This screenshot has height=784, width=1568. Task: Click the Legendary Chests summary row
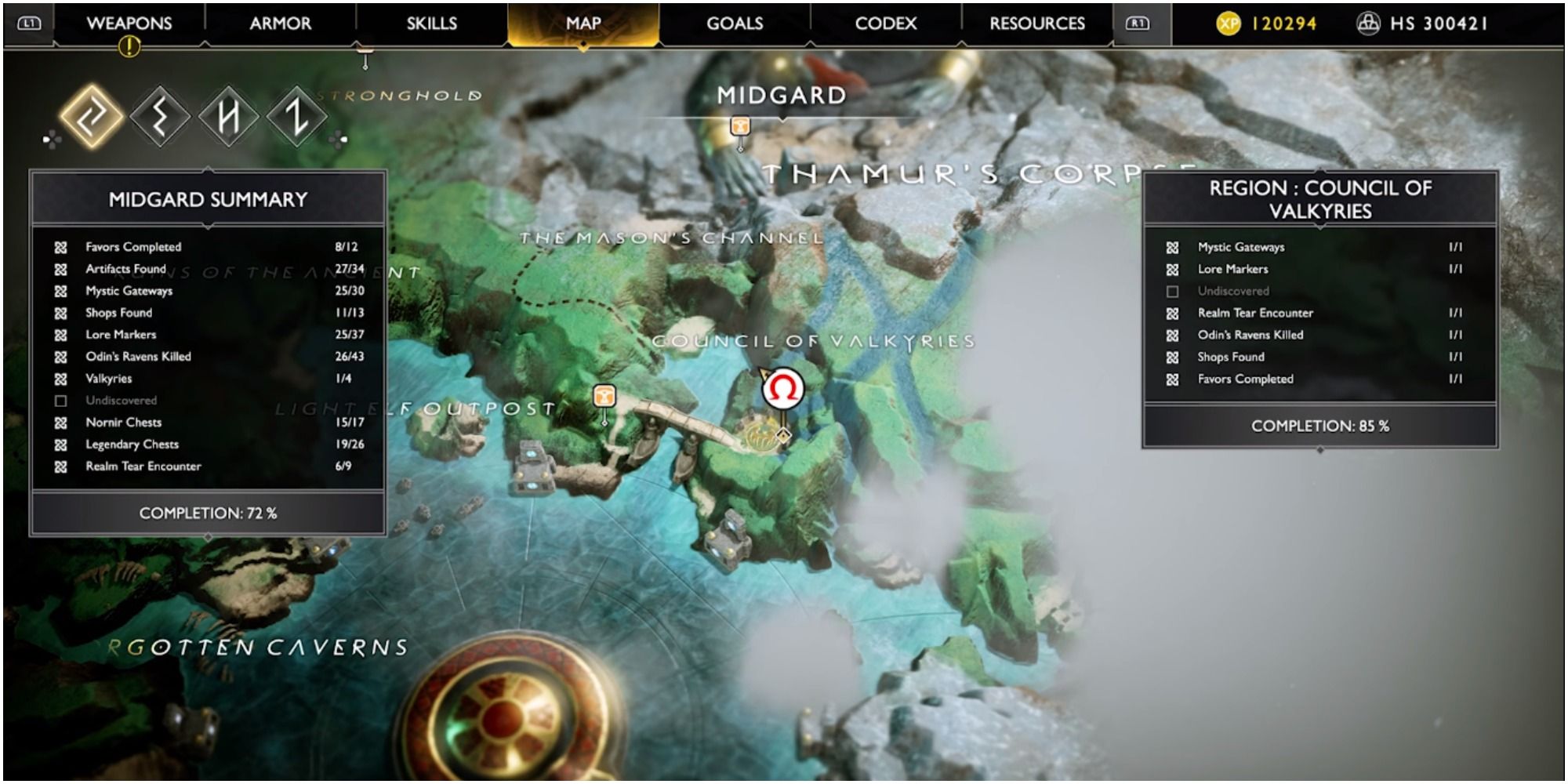pyautogui.click(x=132, y=445)
